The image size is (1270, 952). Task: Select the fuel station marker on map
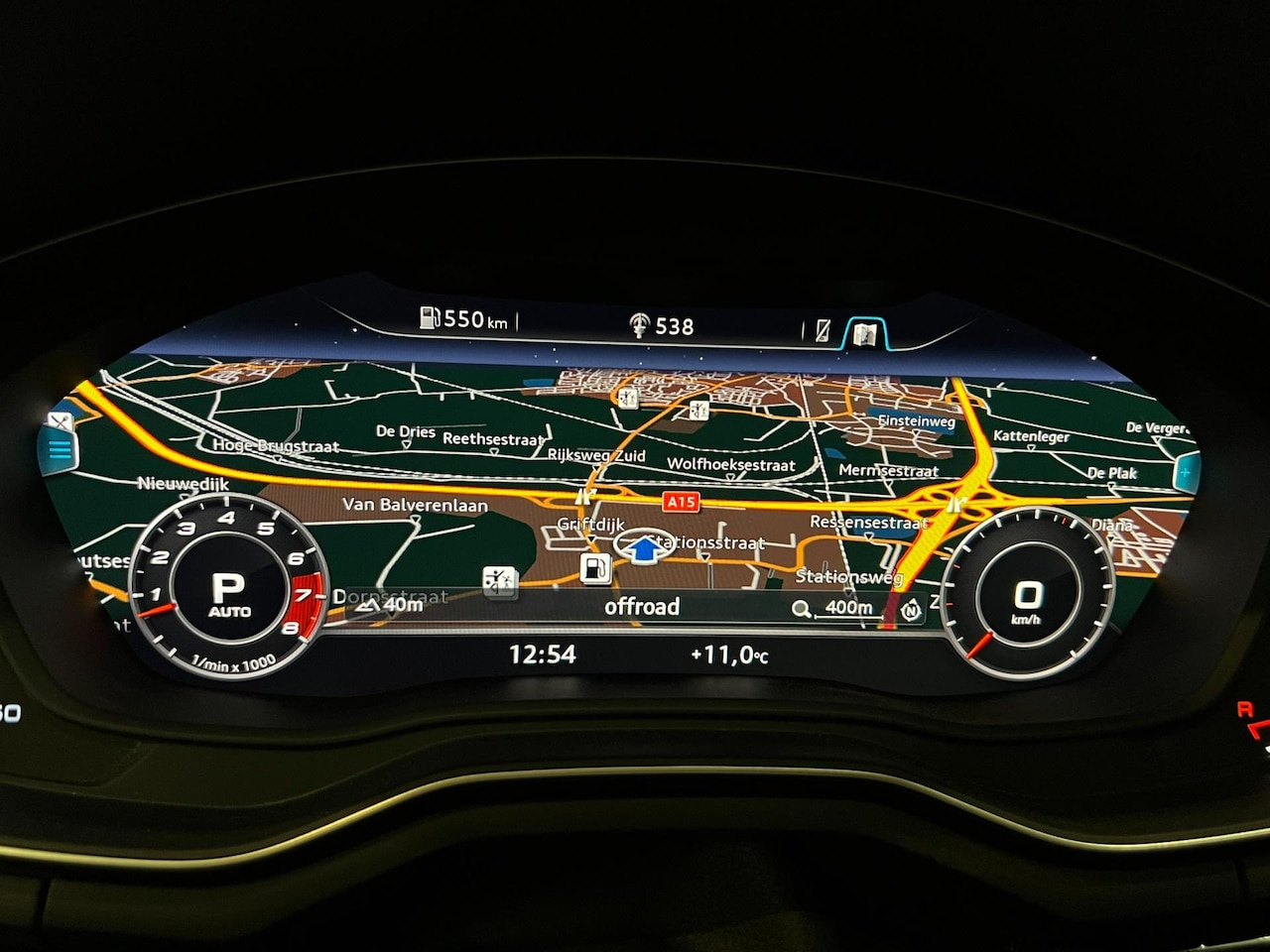[x=594, y=569]
